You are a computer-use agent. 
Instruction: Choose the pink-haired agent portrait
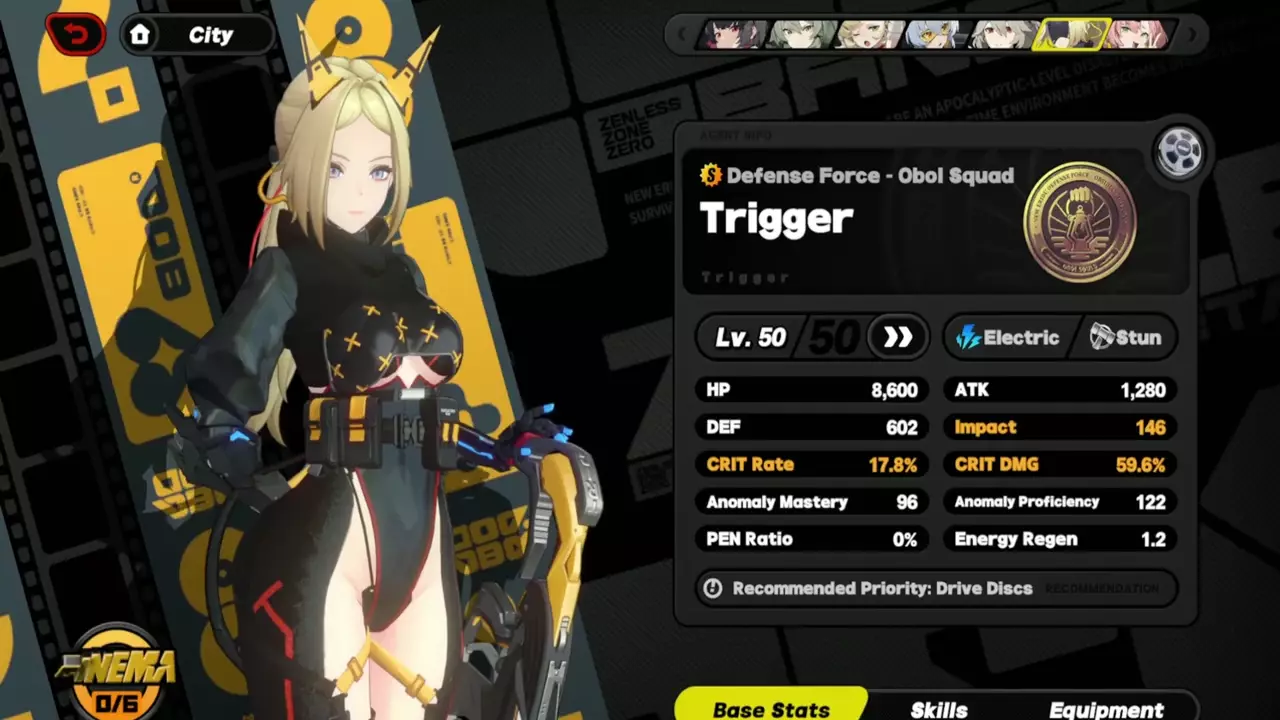click(1136, 35)
